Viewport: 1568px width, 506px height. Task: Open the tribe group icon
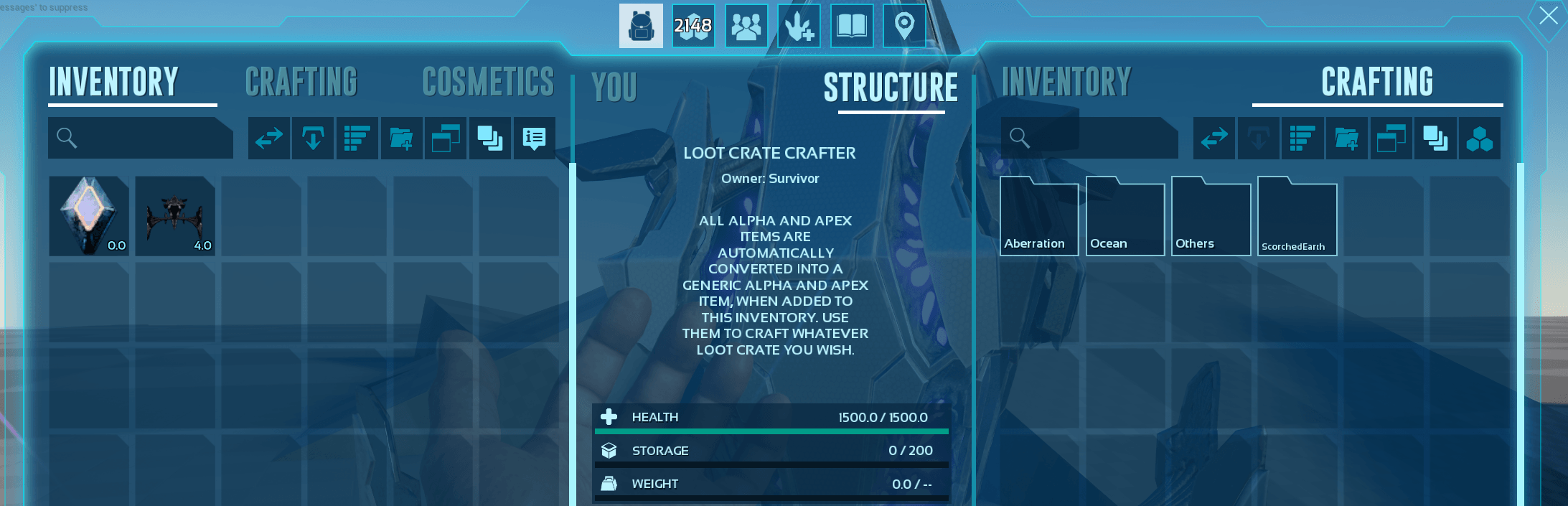746,26
